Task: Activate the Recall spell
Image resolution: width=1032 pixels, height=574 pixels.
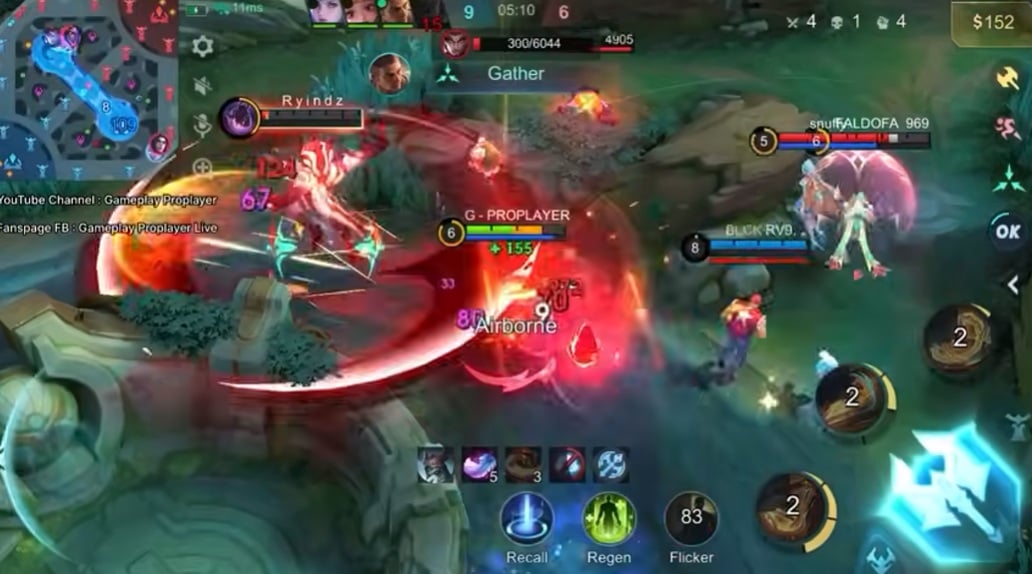Action: [x=527, y=520]
